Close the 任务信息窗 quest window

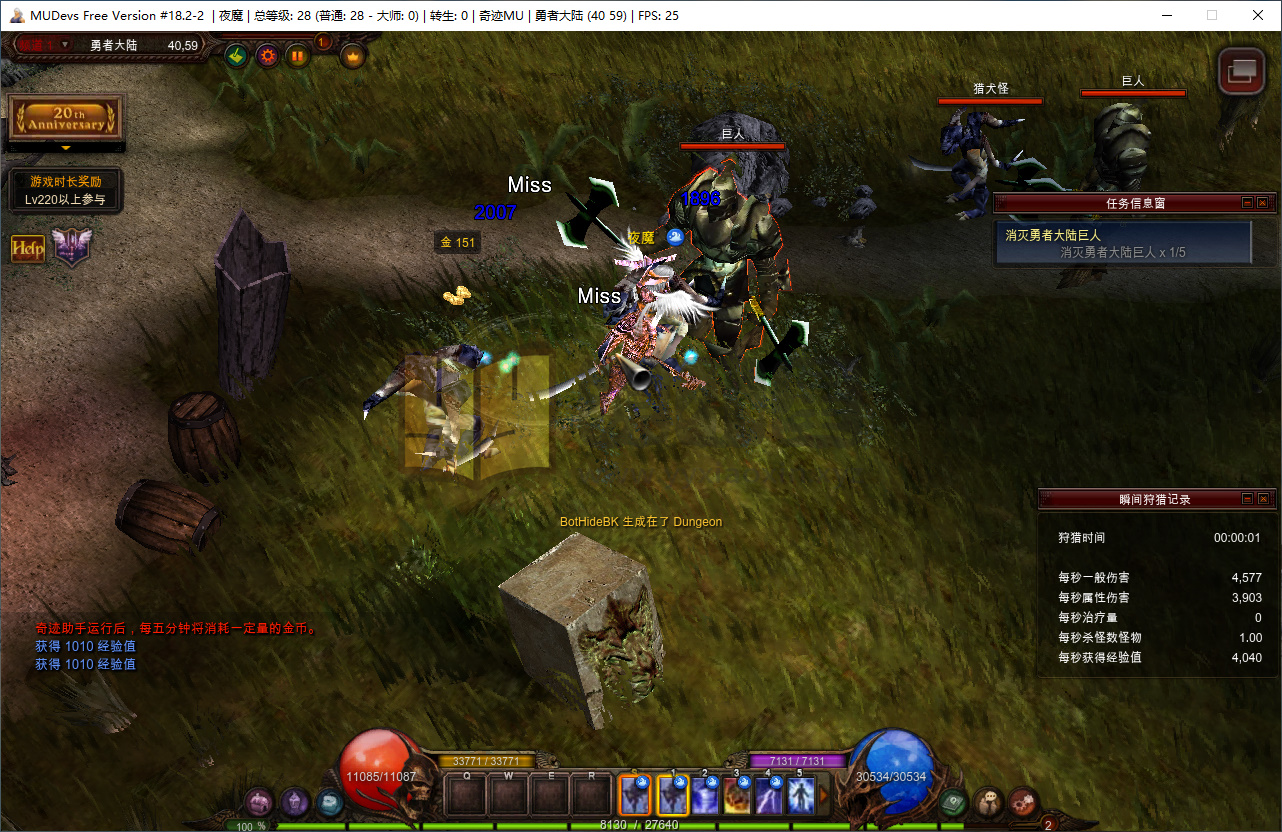1263,203
